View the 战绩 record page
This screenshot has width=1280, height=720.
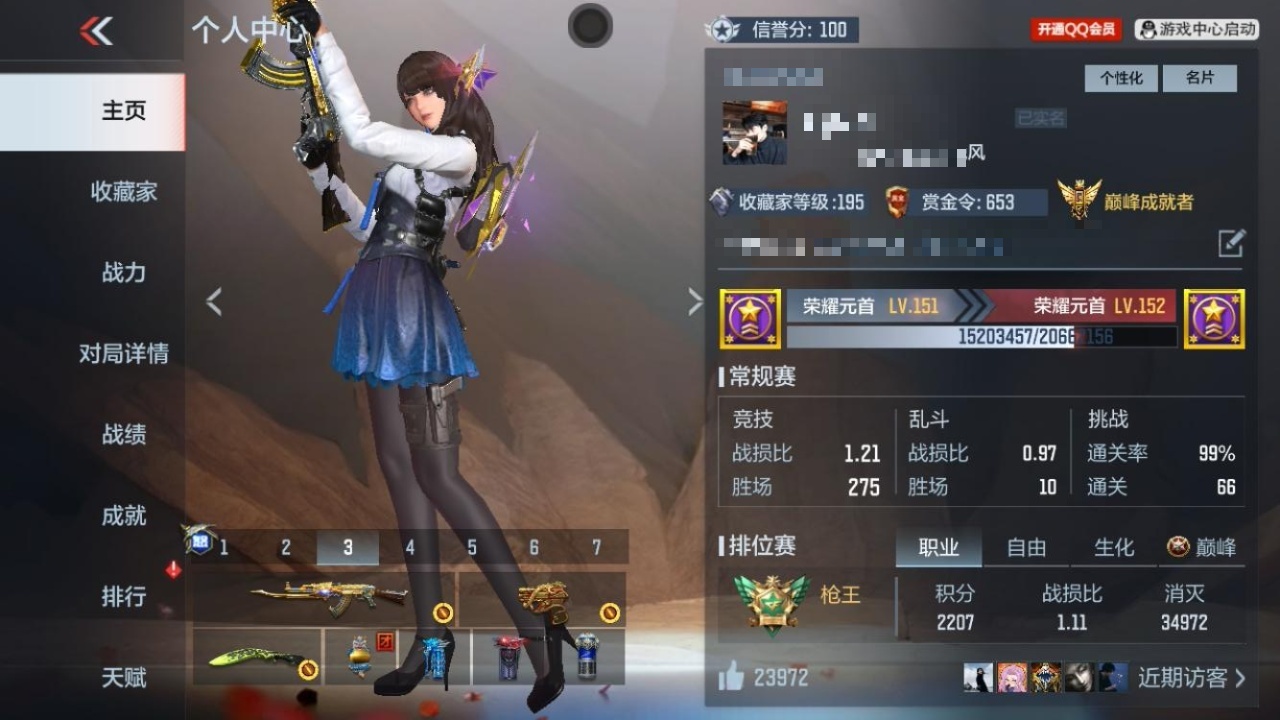(123, 434)
